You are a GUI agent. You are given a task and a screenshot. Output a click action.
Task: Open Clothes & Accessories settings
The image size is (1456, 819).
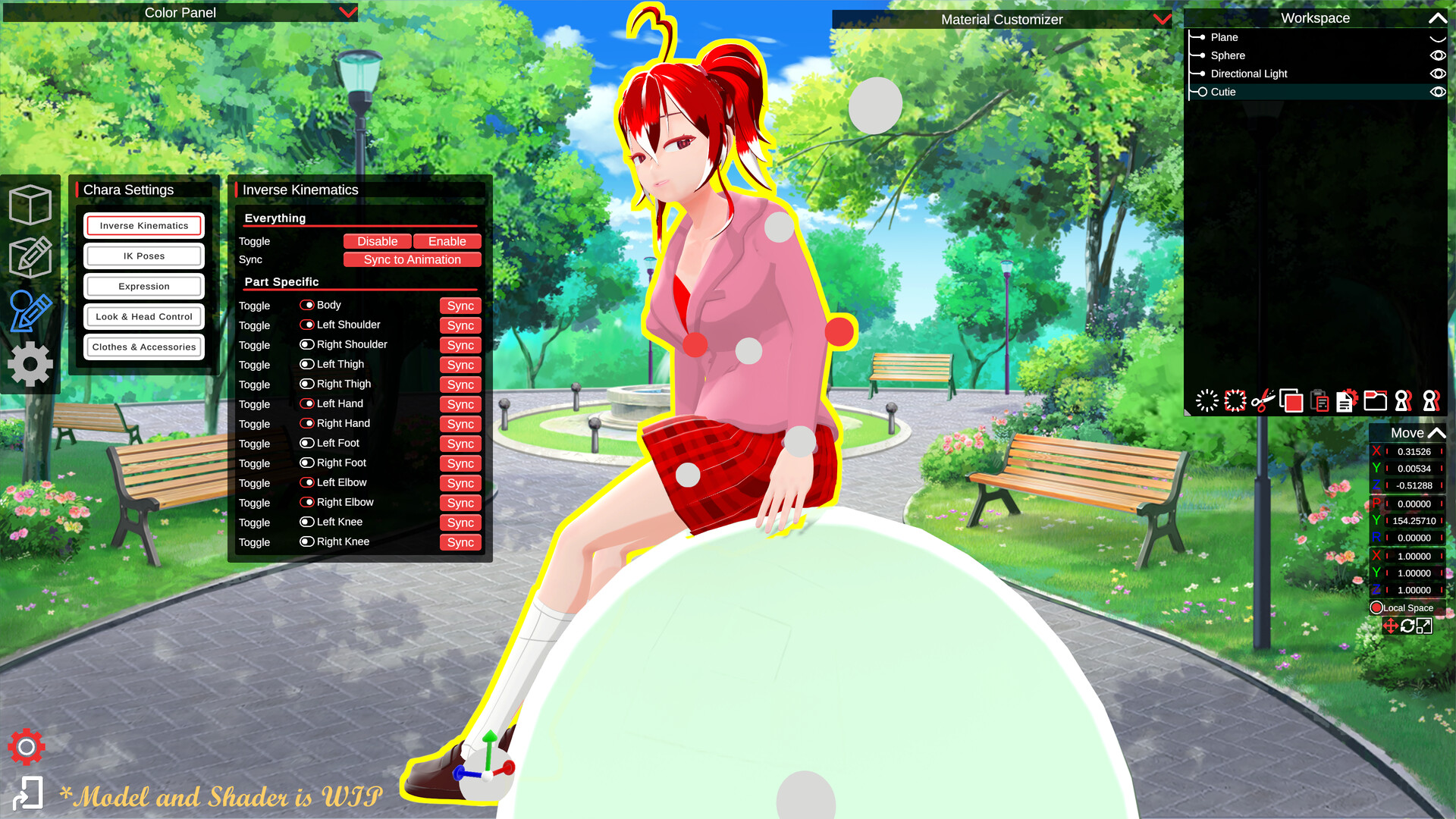[143, 347]
